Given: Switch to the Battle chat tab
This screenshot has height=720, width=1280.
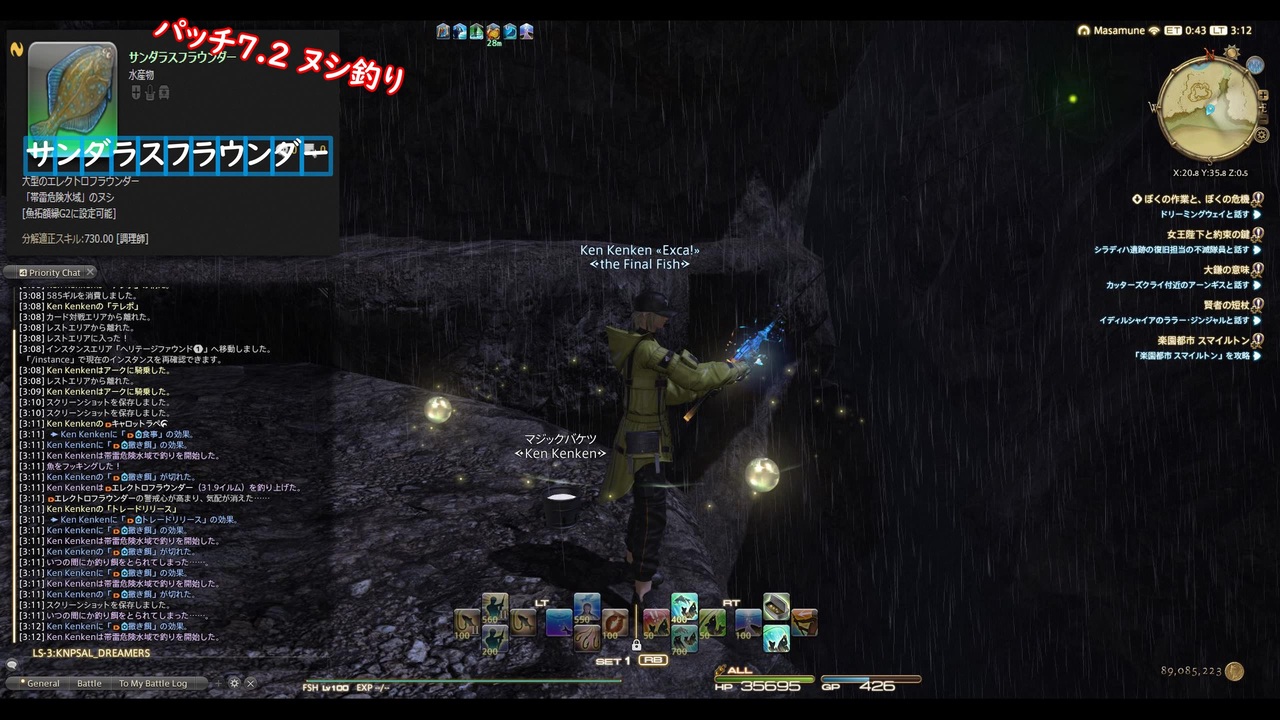Looking at the screenshot, I should [x=89, y=683].
